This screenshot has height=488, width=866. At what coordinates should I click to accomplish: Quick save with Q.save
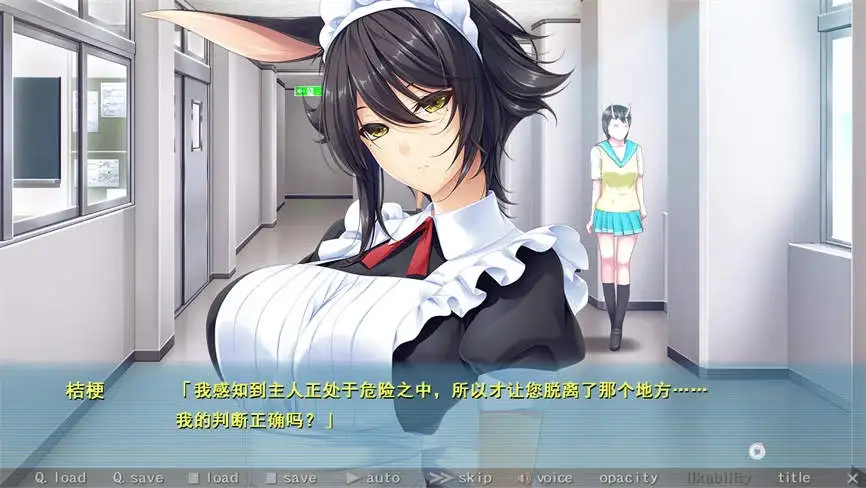pos(138,478)
